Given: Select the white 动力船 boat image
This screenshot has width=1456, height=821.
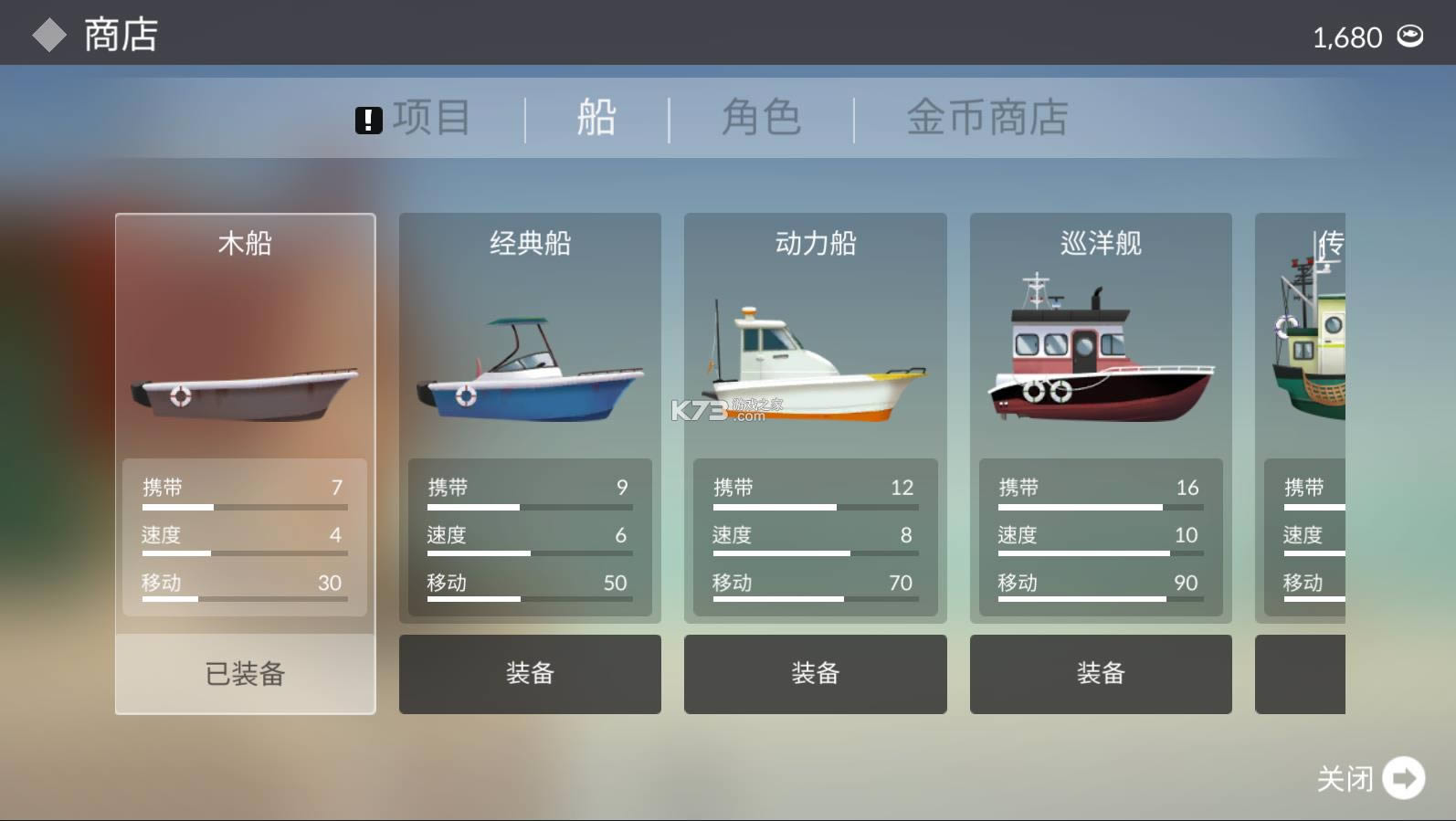Looking at the screenshot, I should click(x=816, y=365).
